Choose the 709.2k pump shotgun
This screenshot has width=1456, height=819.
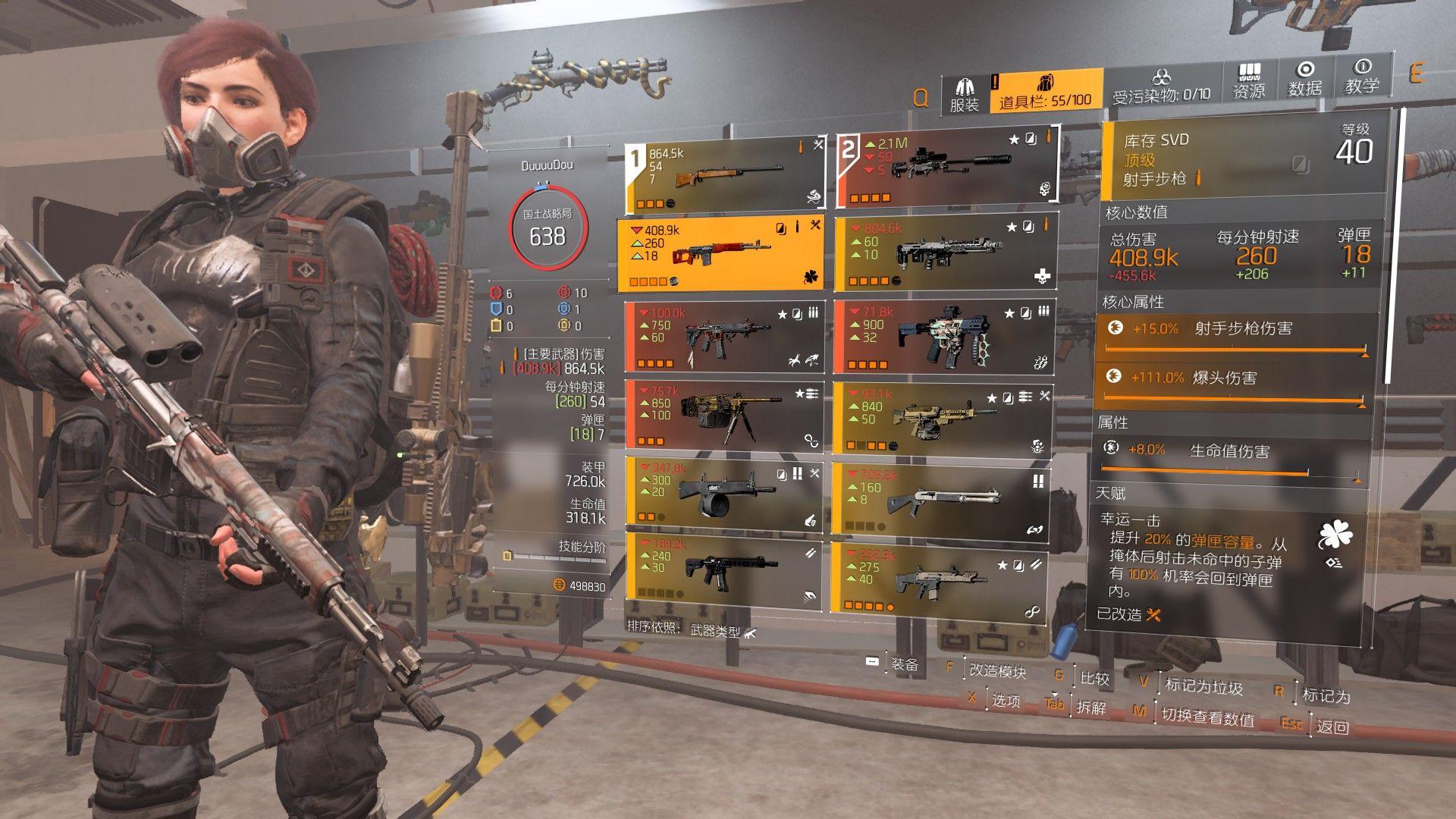[941, 497]
